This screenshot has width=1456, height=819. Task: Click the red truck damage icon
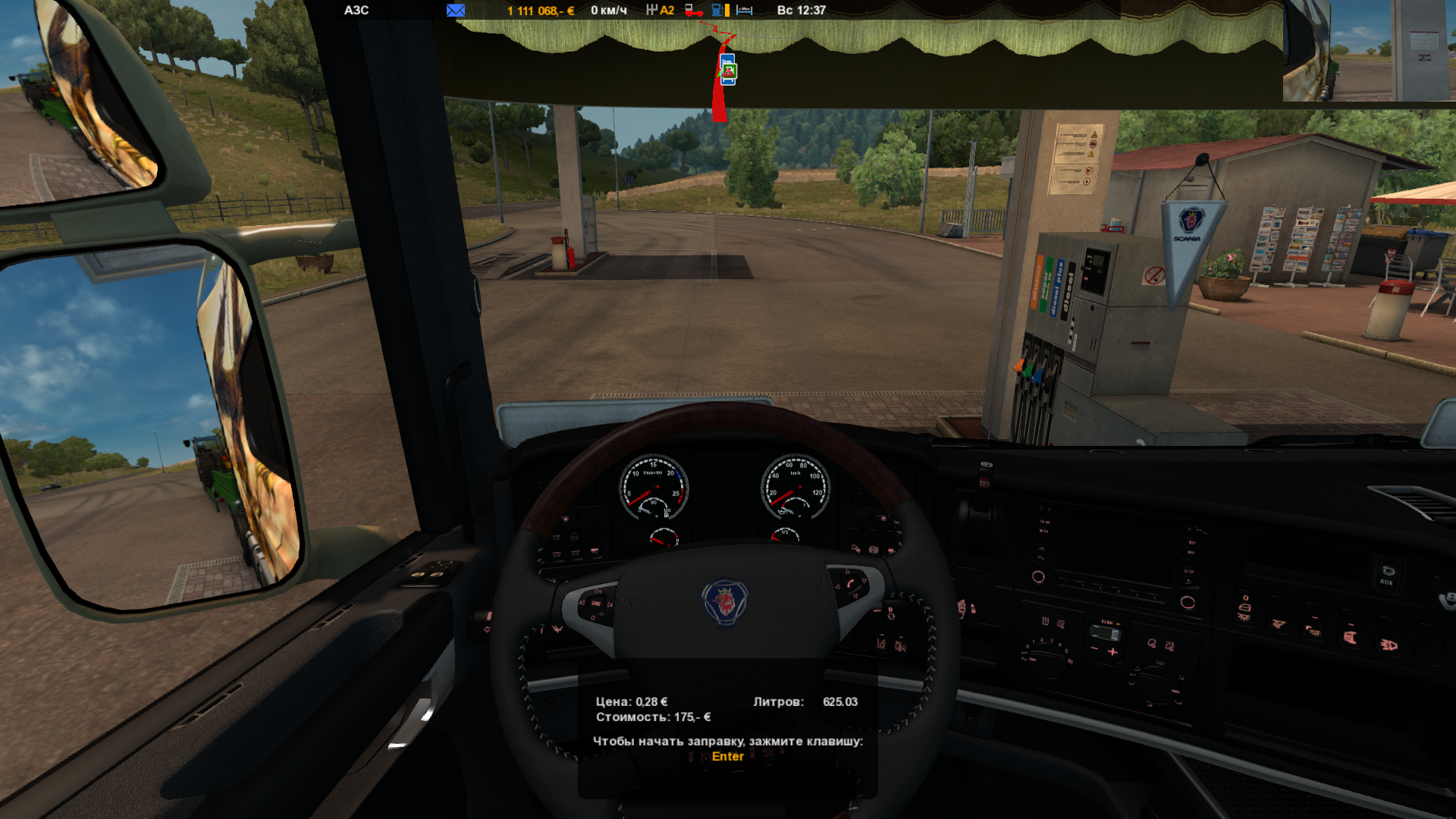point(693,11)
